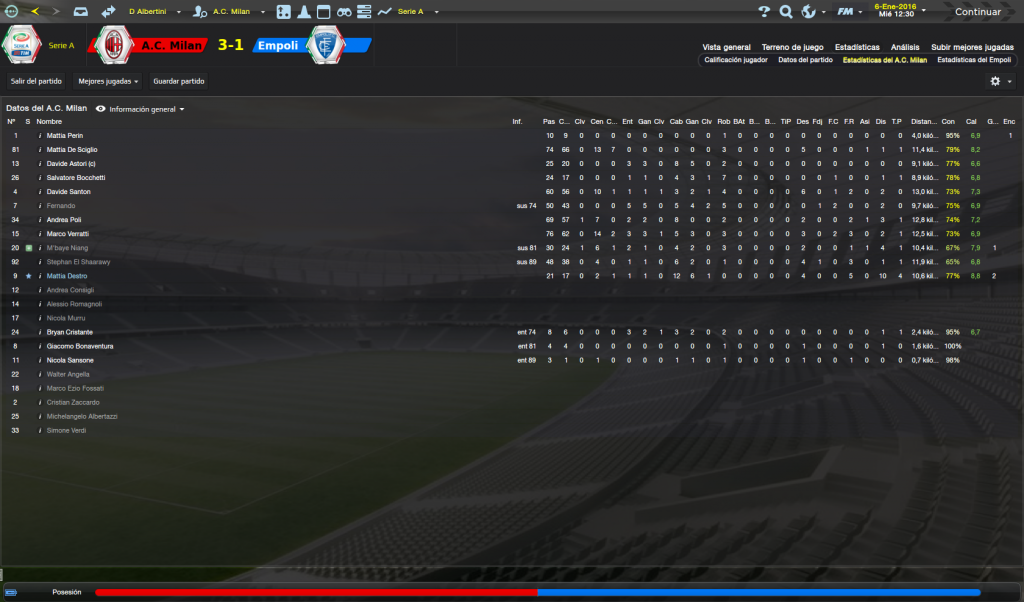Viewport: 1024px width, 602px height.
Task: Switch to Datos del partido sub-tab
Action: 805,60
